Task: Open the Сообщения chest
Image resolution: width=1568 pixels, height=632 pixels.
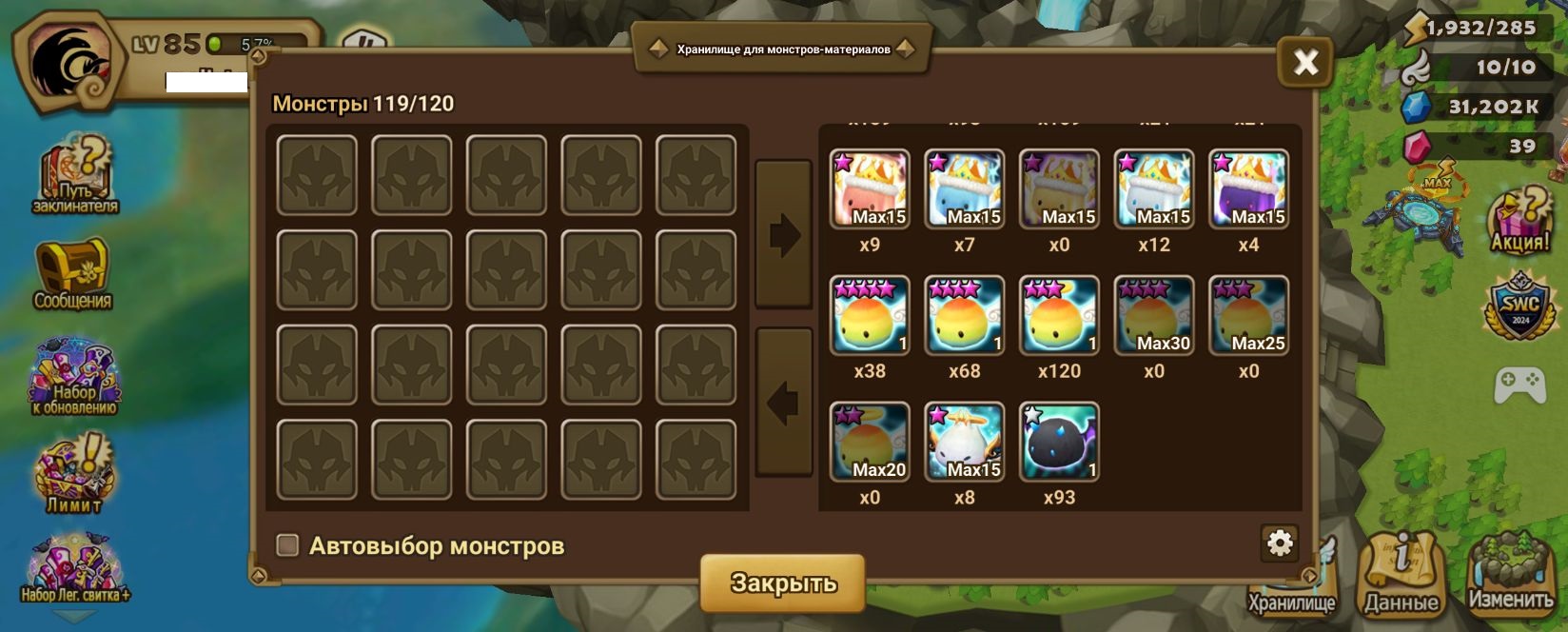Action: tap(72, 274)
